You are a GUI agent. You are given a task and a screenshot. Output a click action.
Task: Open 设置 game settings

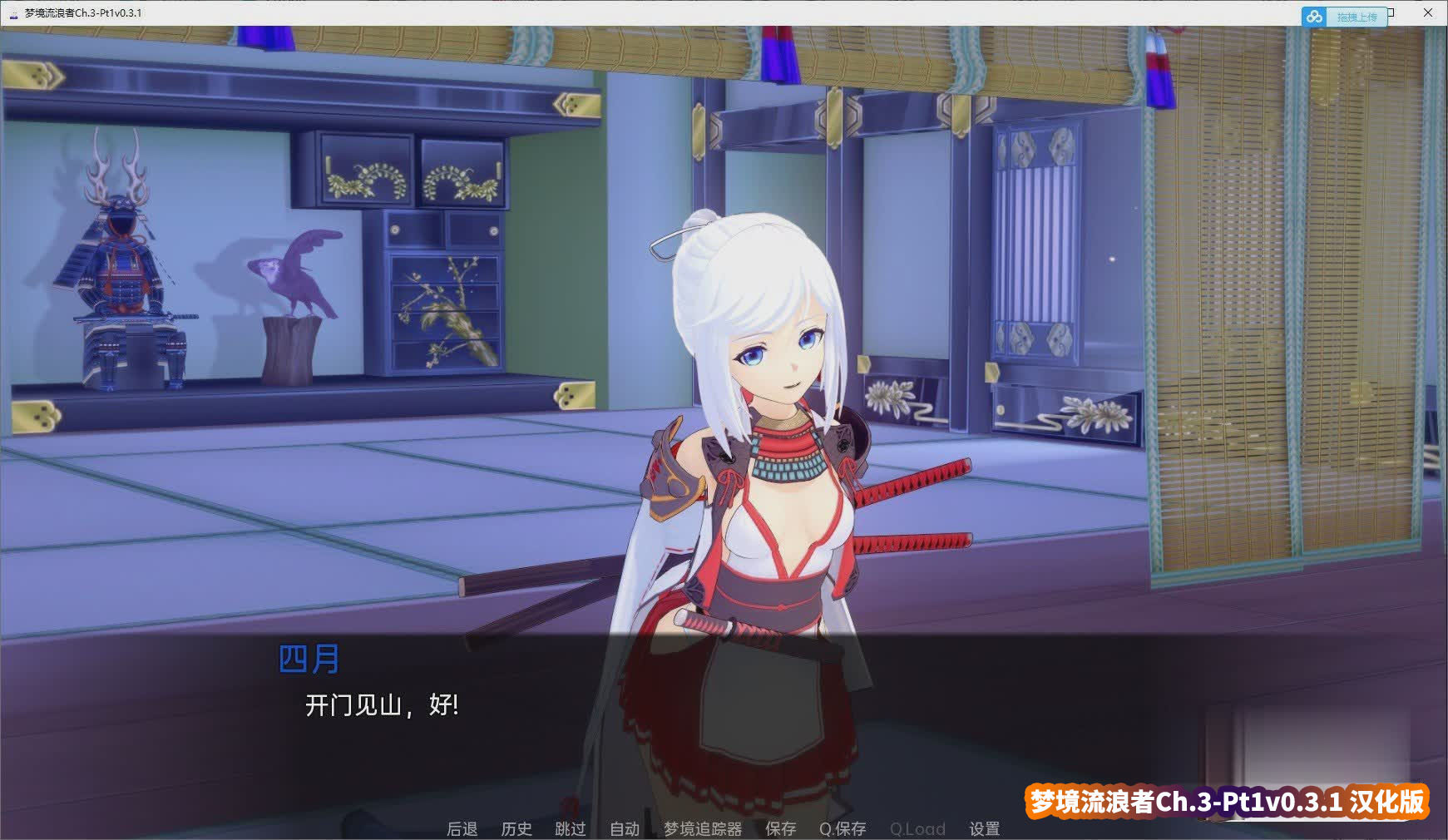coord(985,828)
